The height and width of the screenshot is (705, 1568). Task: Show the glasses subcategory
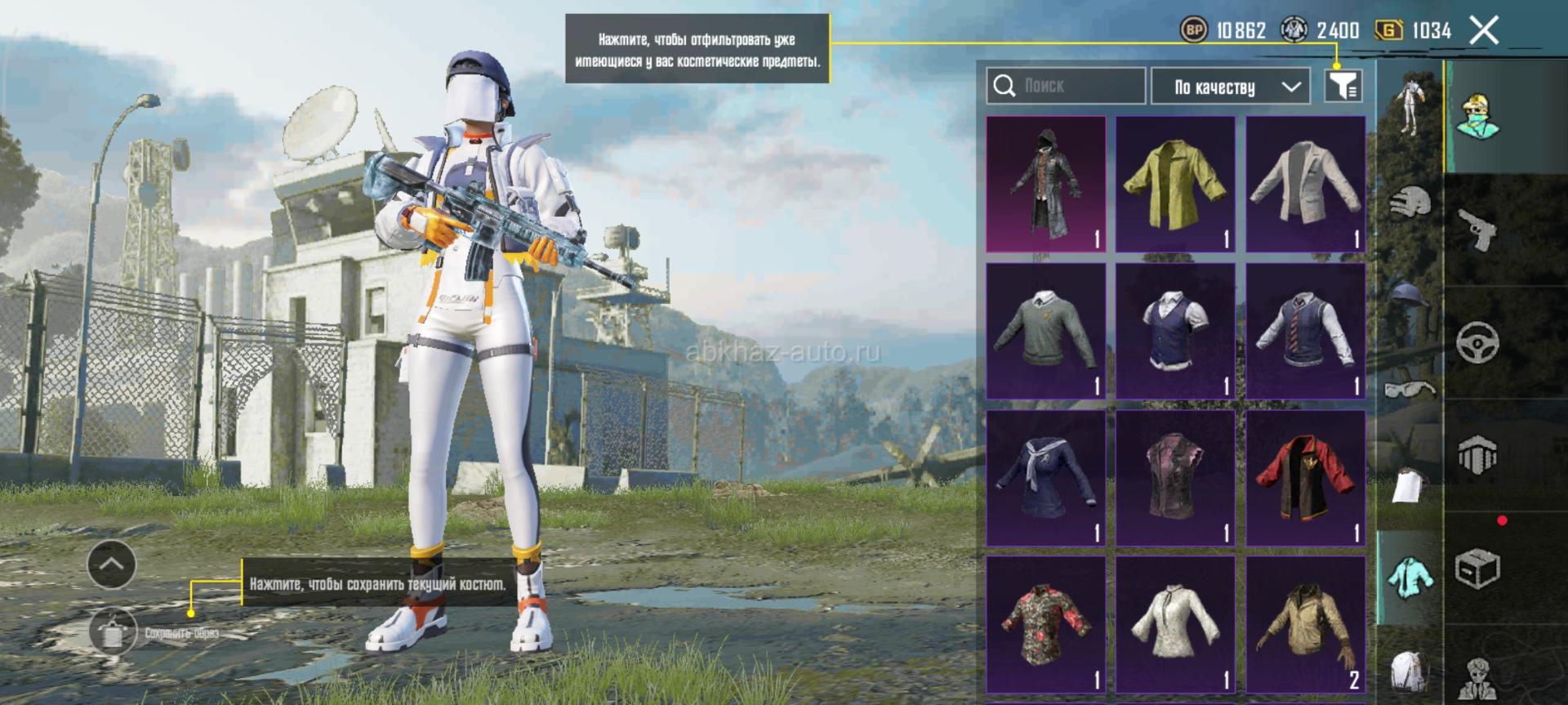coord(1410,388)
